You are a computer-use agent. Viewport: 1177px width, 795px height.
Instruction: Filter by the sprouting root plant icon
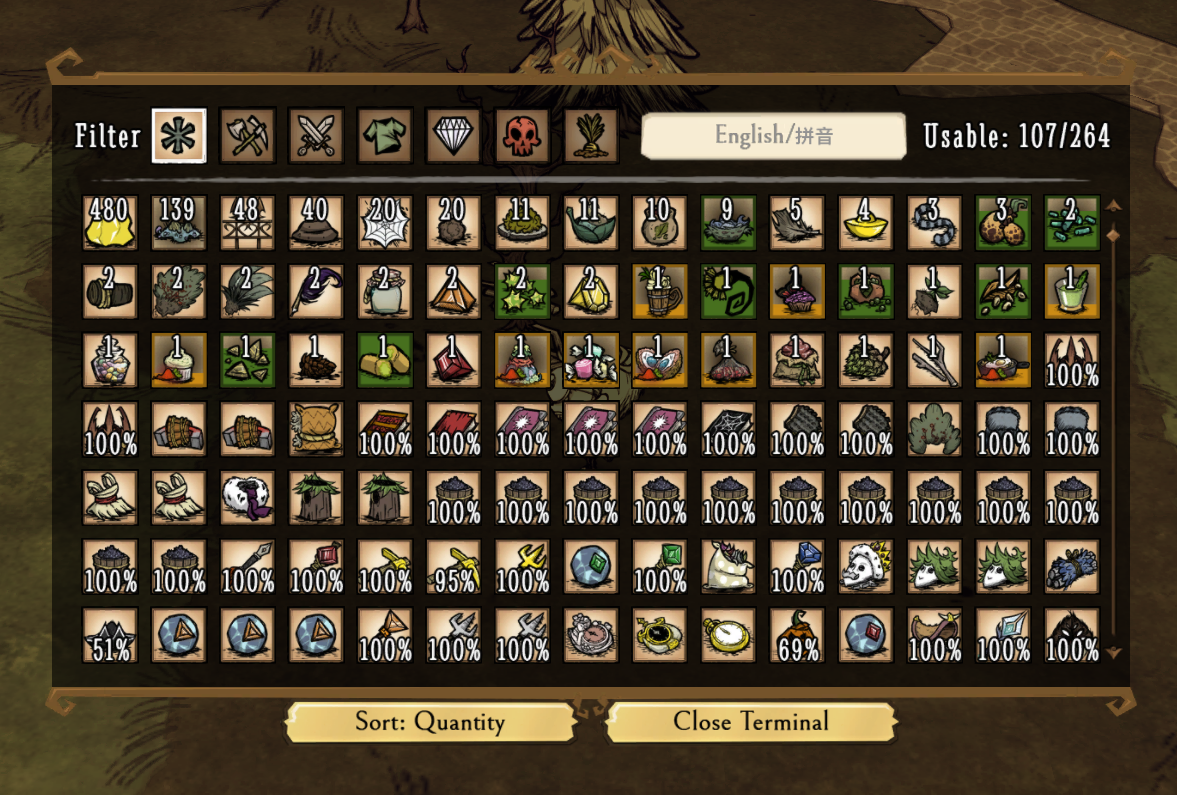(x=590, y=136)
